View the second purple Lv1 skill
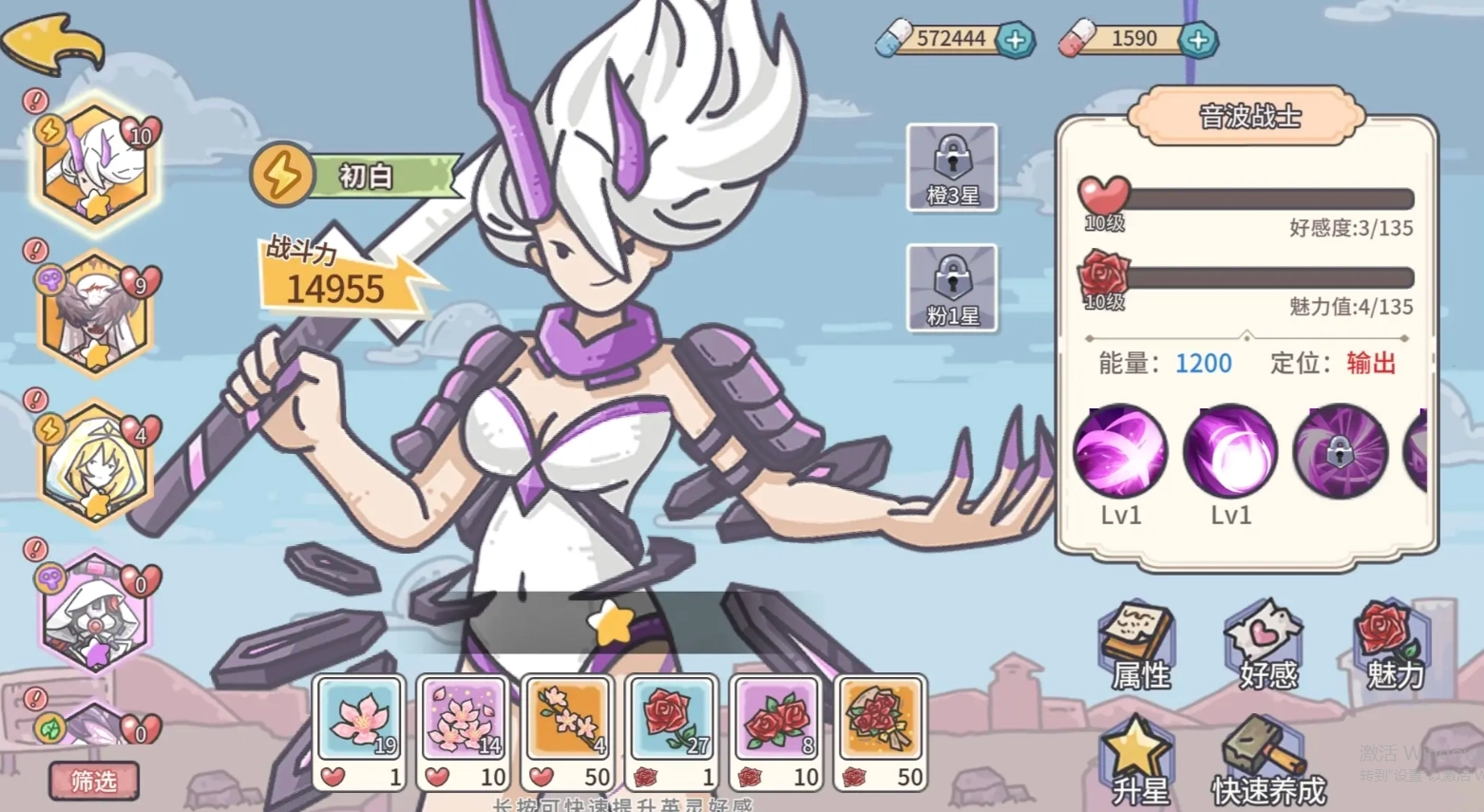 pyautogui.click(x=1230, y=452)
